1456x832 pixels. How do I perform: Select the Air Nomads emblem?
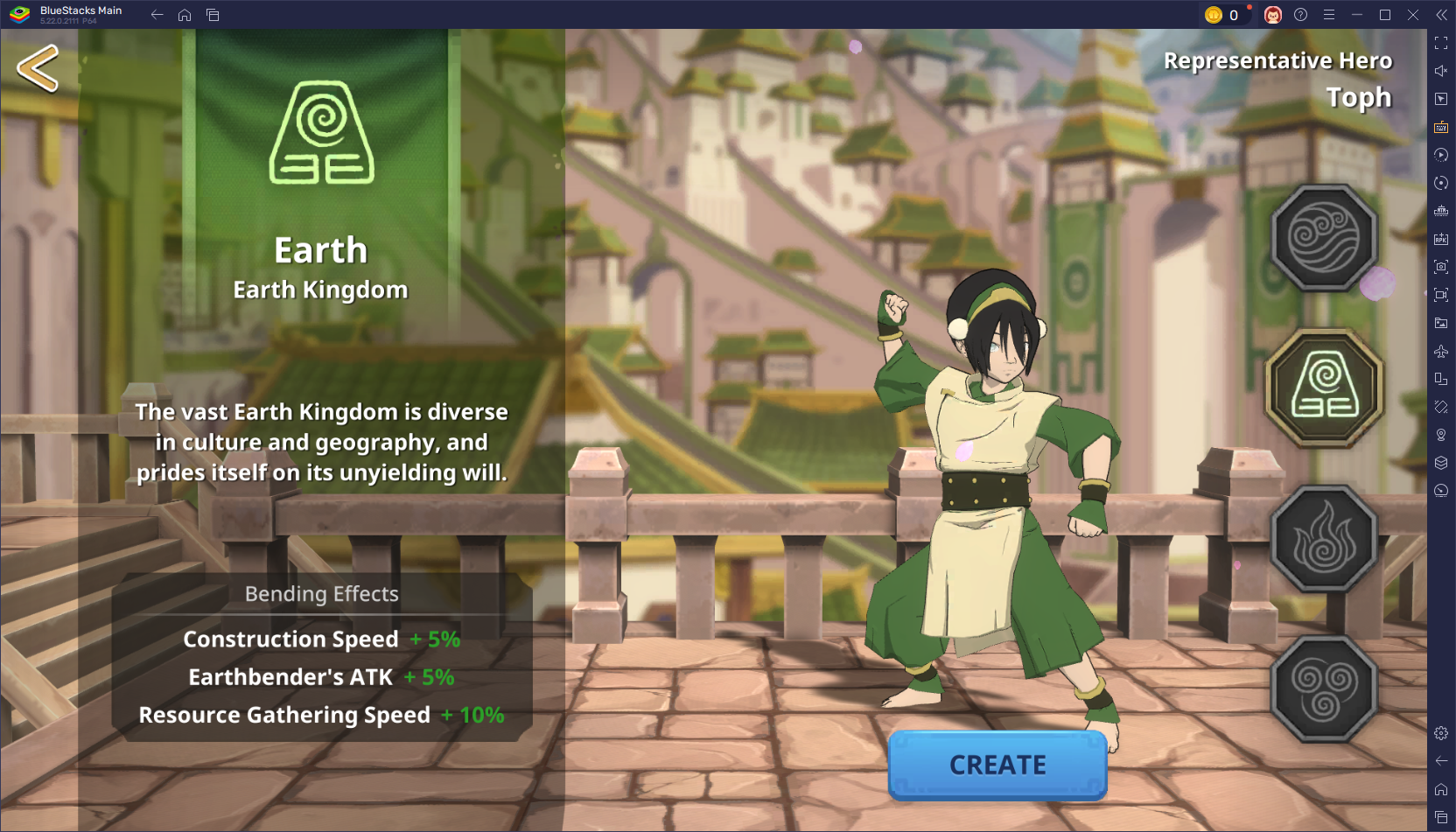[x=1324, y=689]
